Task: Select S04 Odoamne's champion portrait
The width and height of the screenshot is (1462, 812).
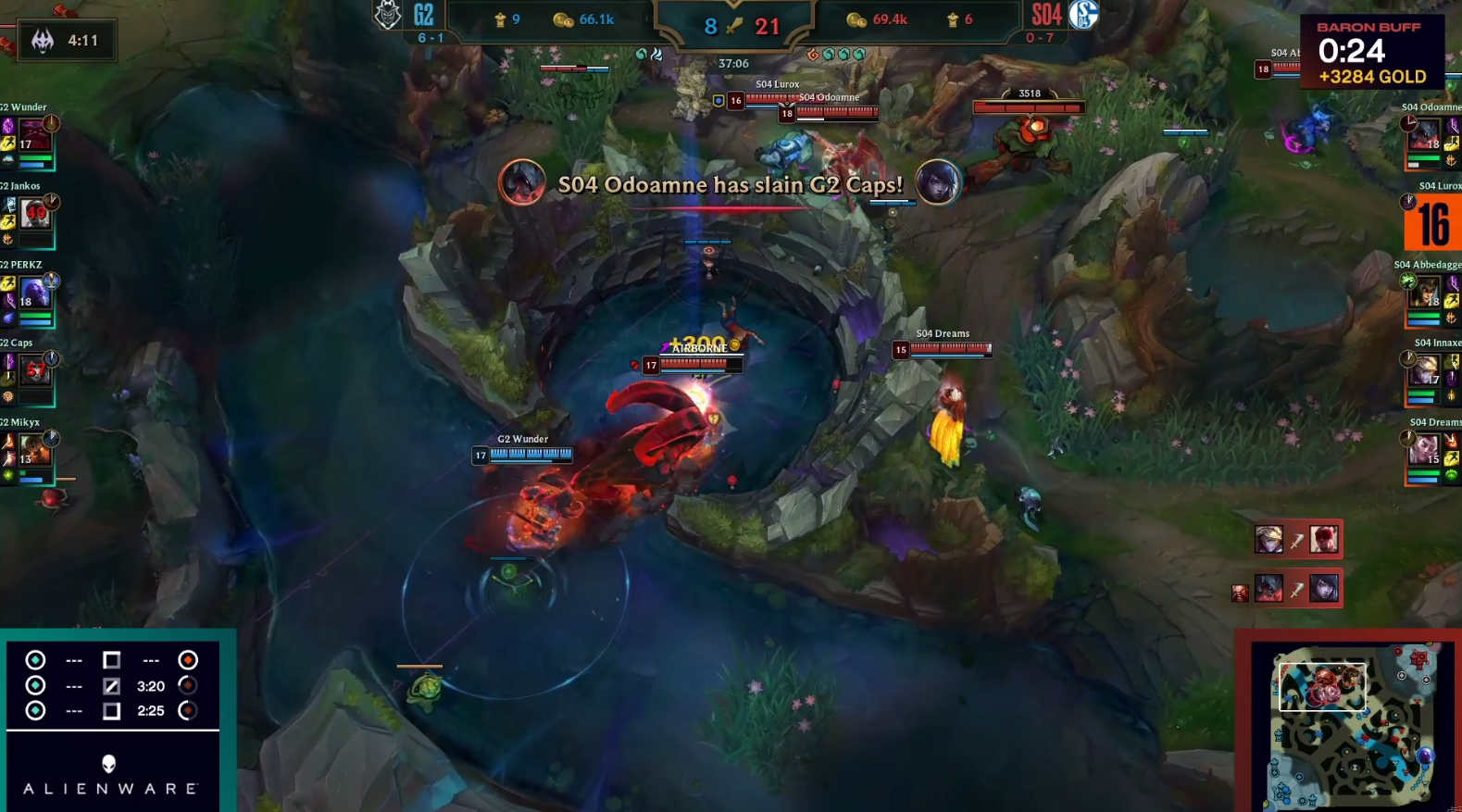Action: [x=1425, y=136]
